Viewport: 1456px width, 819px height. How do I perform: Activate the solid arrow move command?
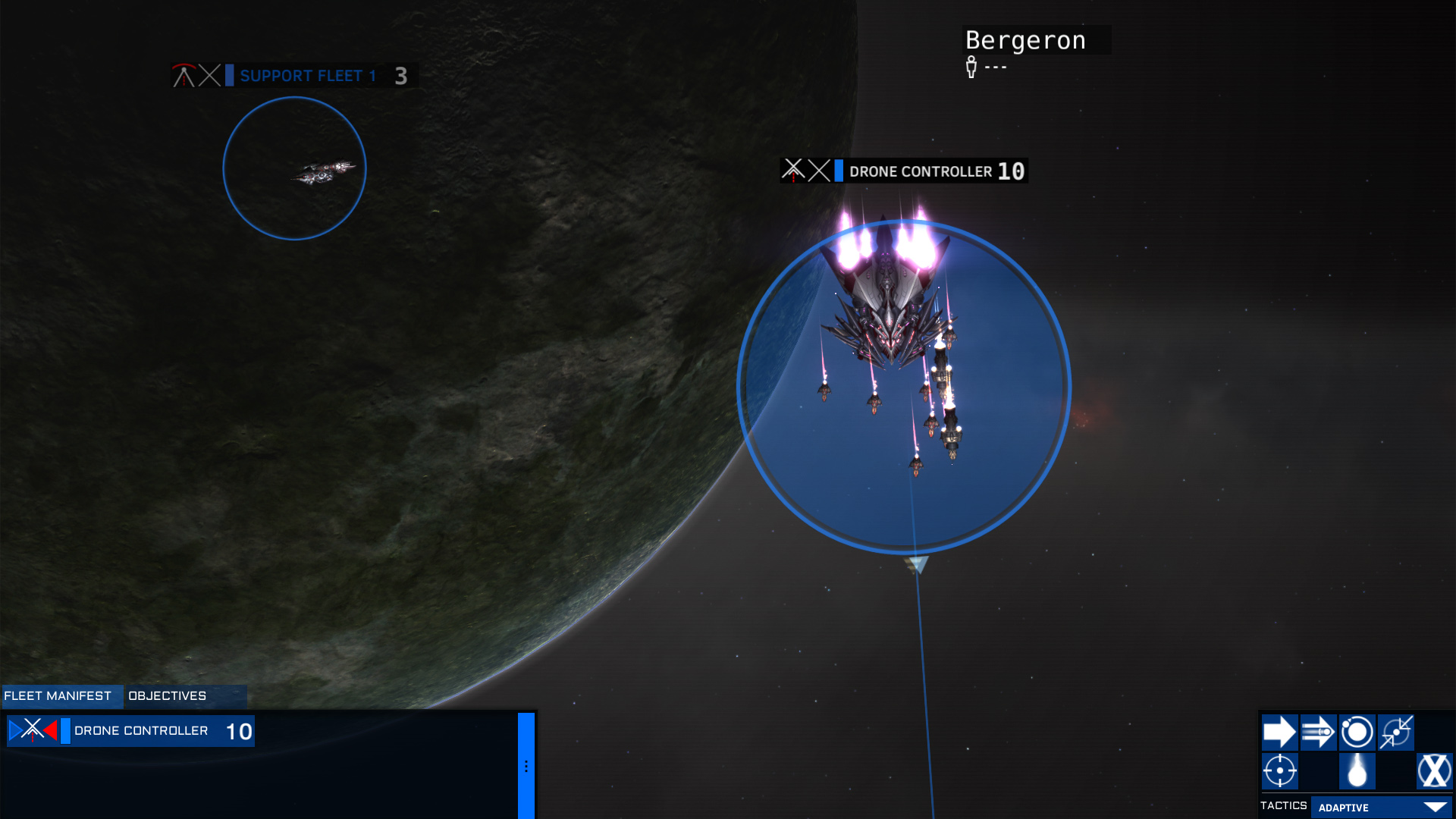(x=1279, y=733)
